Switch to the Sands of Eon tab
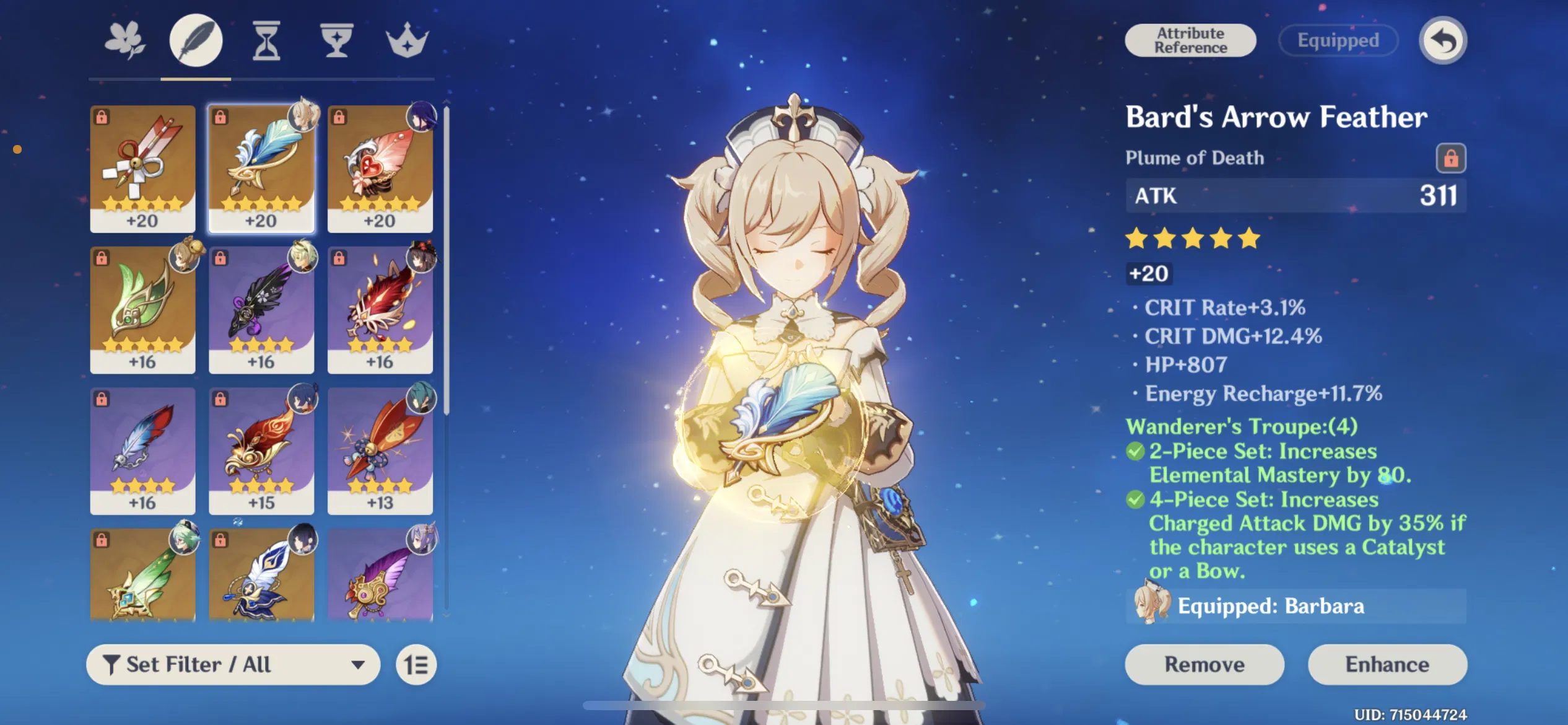 (x=266, y=39)
